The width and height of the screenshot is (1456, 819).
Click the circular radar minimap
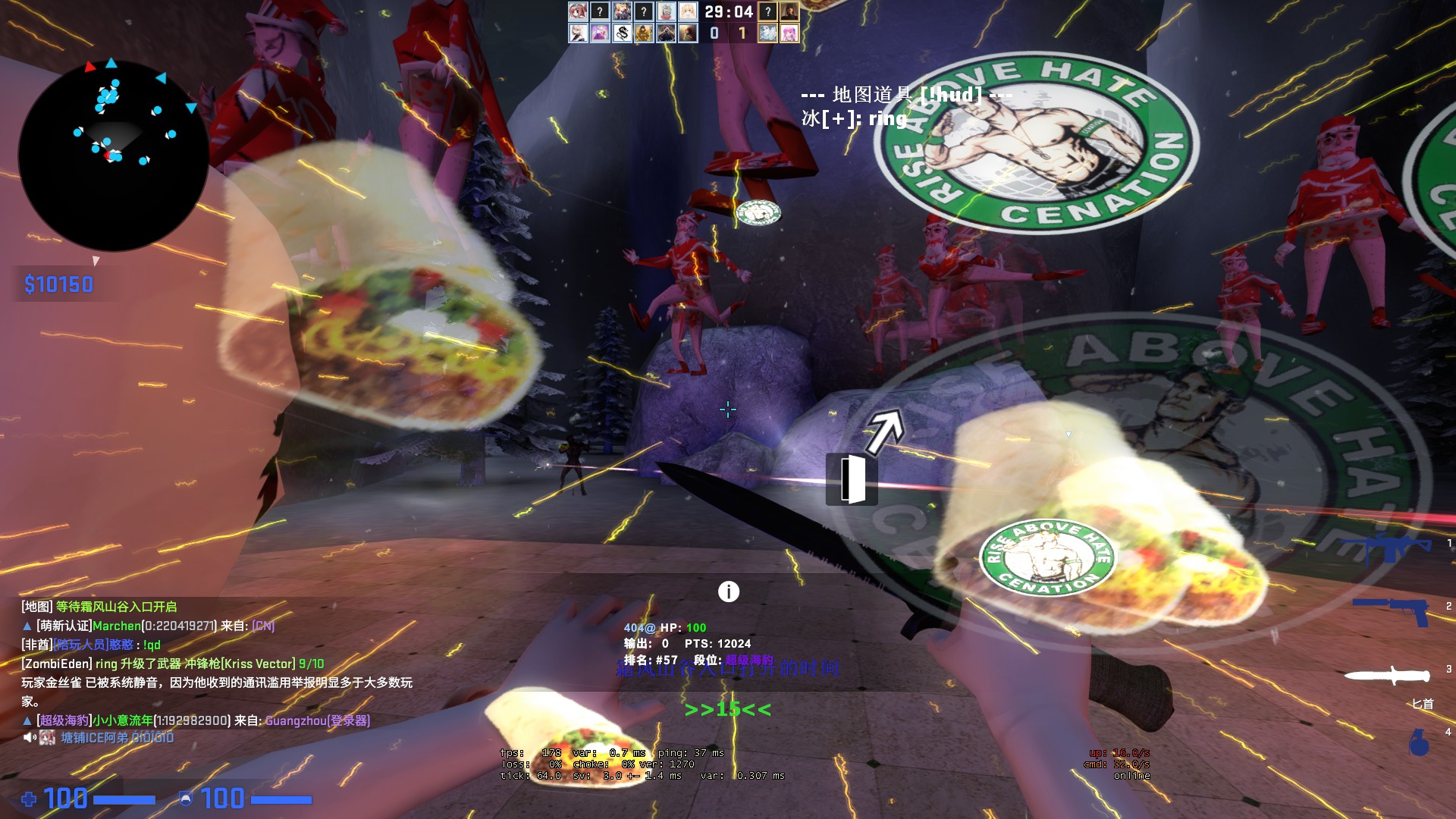(114, 155)
